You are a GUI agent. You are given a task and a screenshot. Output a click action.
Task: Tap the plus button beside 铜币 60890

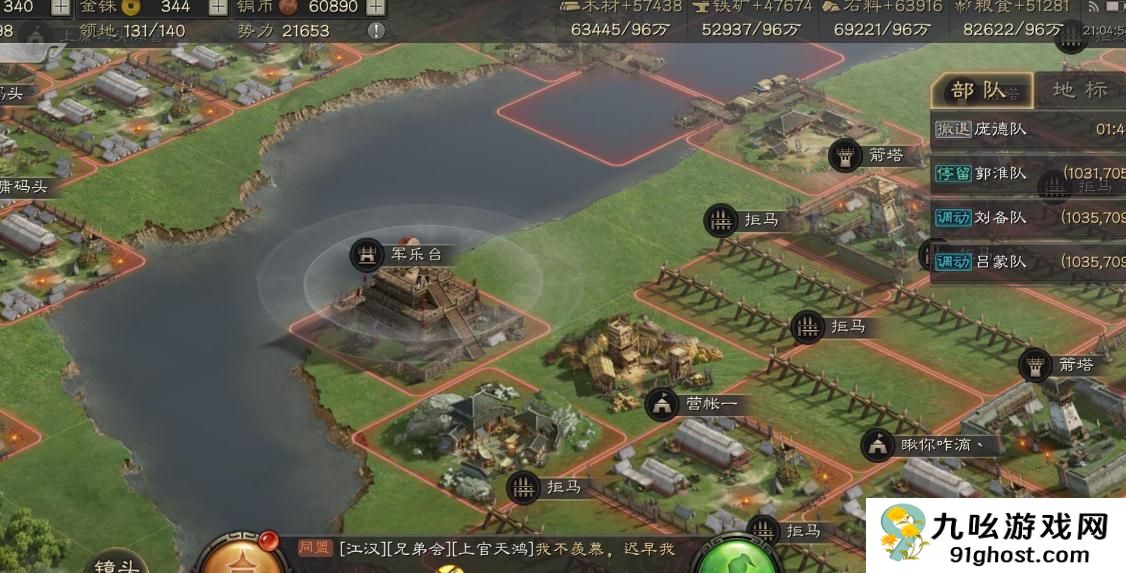[376, 7]
